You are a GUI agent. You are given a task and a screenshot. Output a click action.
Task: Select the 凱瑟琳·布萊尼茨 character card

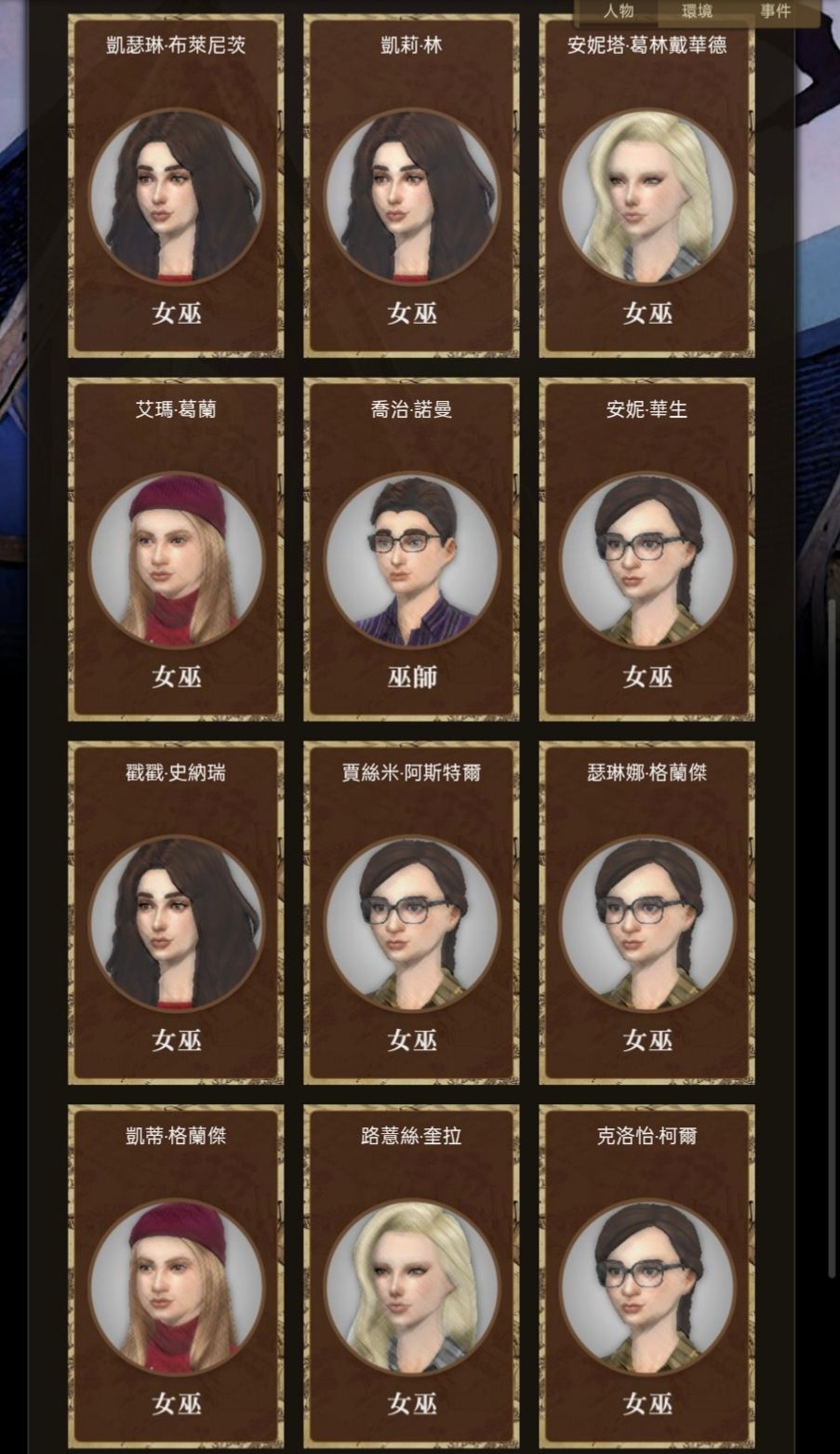(x=176, y=186)
